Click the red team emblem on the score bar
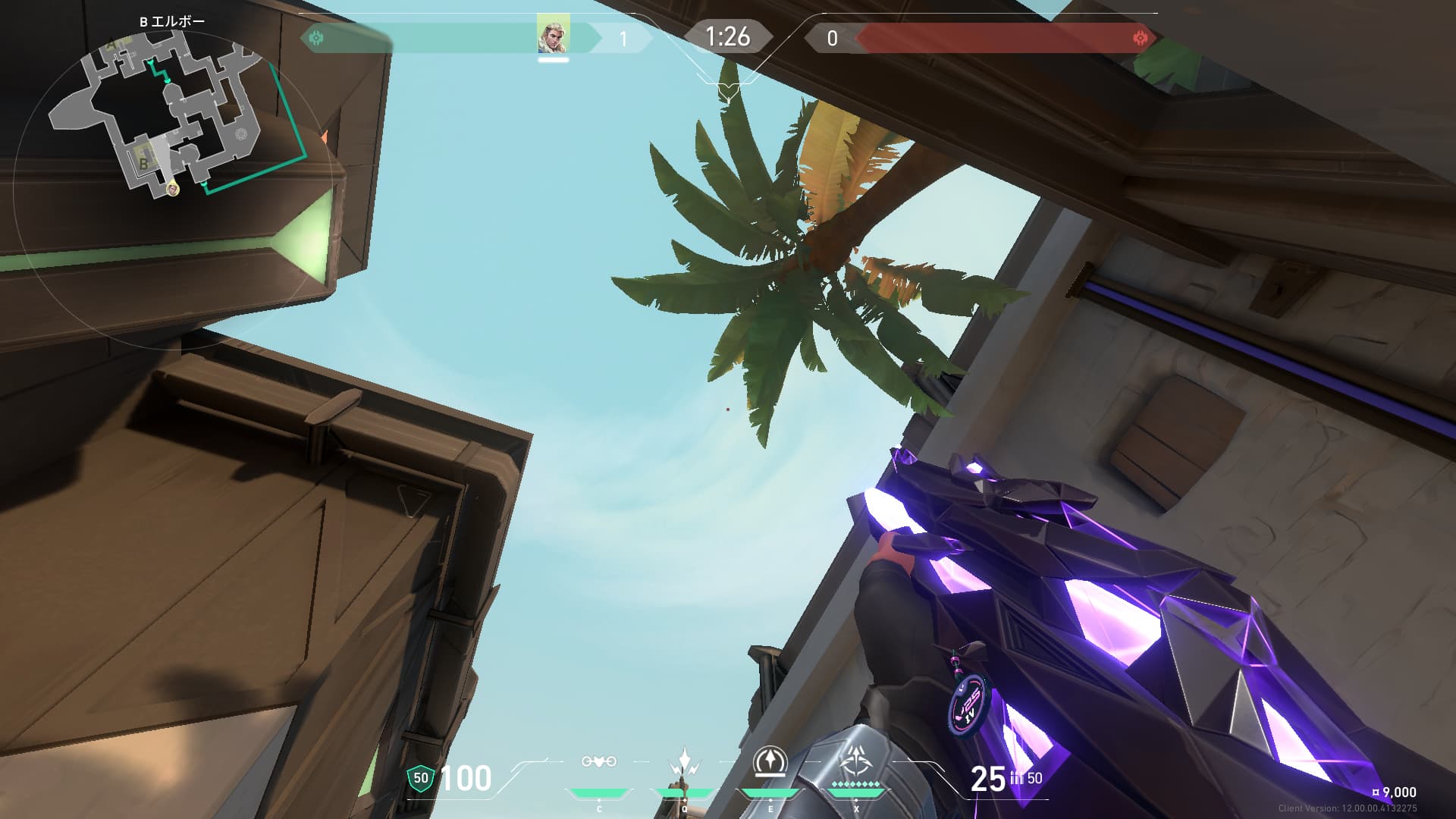Viewport: 1456px width, 819px height. (1139, 38)
